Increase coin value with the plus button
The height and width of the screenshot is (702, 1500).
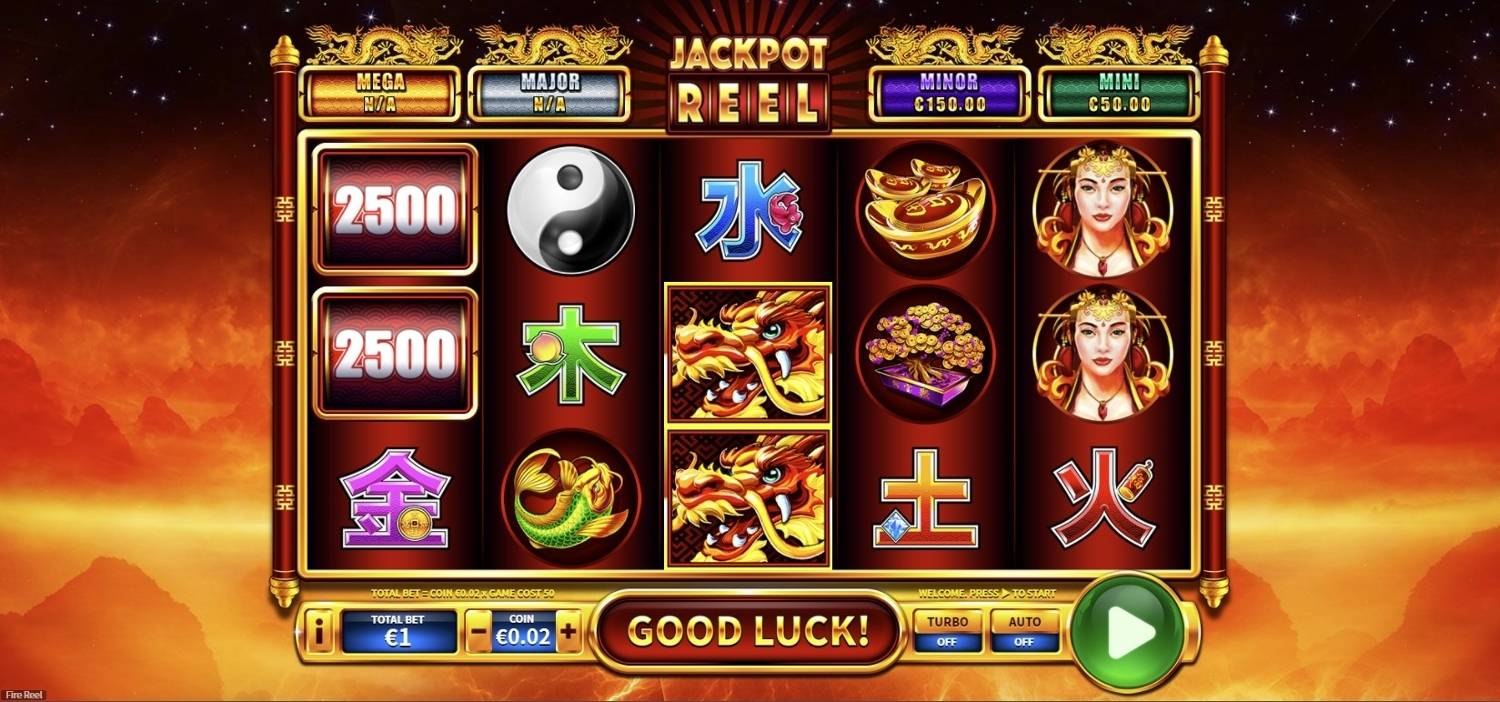568,632
